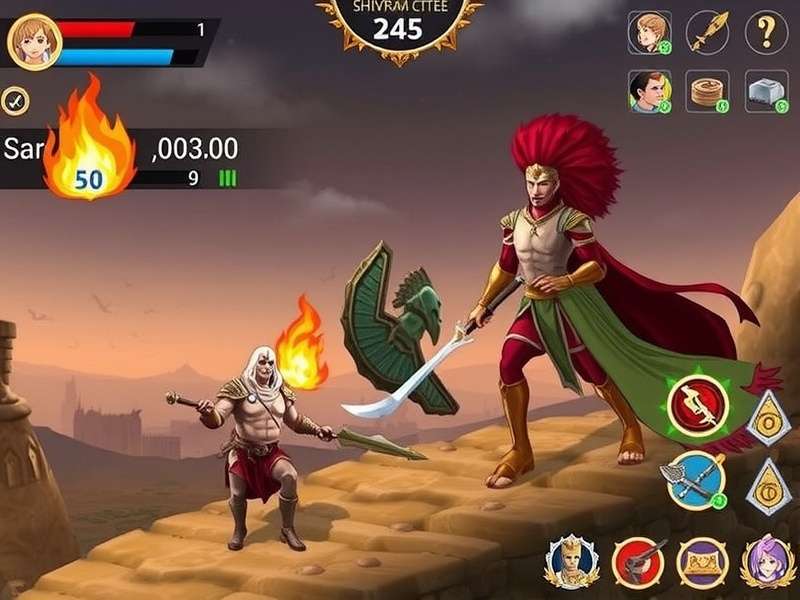Use the blue crossed axe and bow skill

(693, 479)
